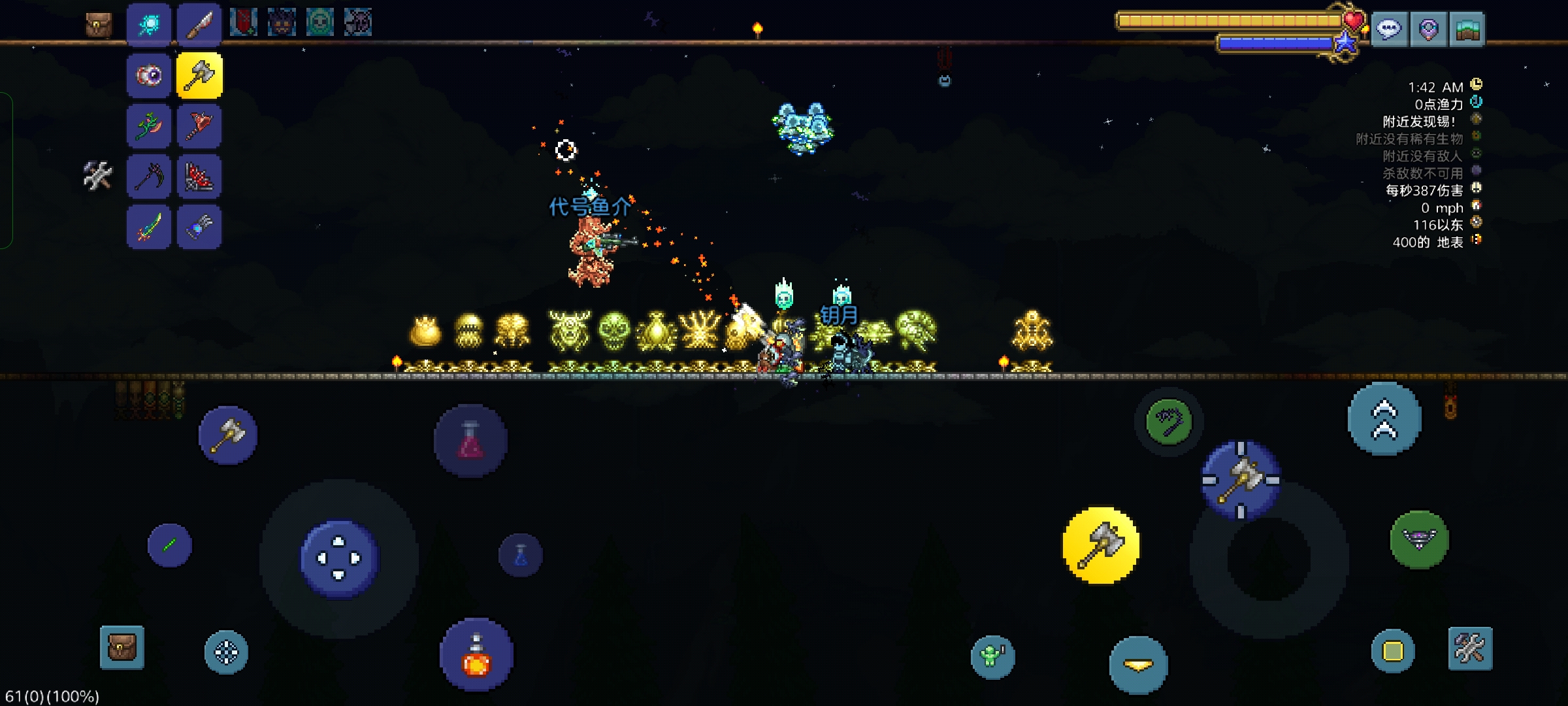Select the eyeball yoyo hotbar slot
The image size is (1568, 706).
point(149,76)
